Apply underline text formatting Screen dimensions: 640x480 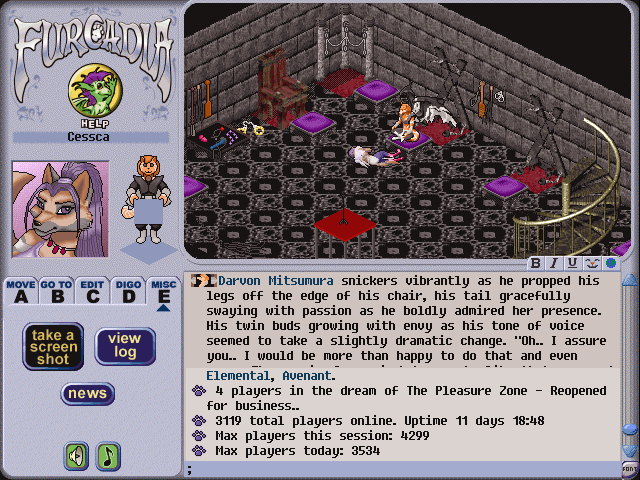click(x=572, y=263)
